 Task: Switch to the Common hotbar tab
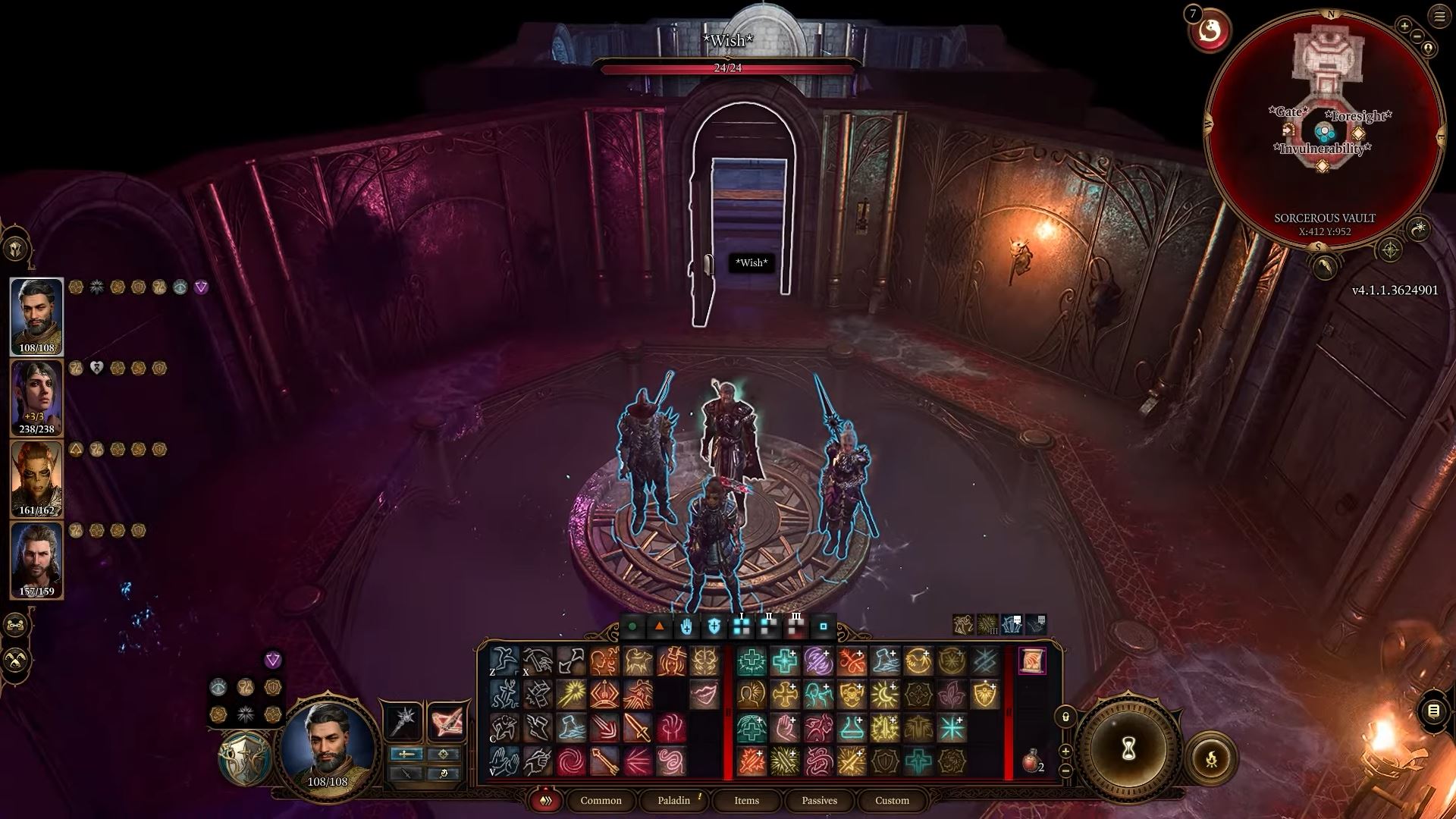click(601, 800)
